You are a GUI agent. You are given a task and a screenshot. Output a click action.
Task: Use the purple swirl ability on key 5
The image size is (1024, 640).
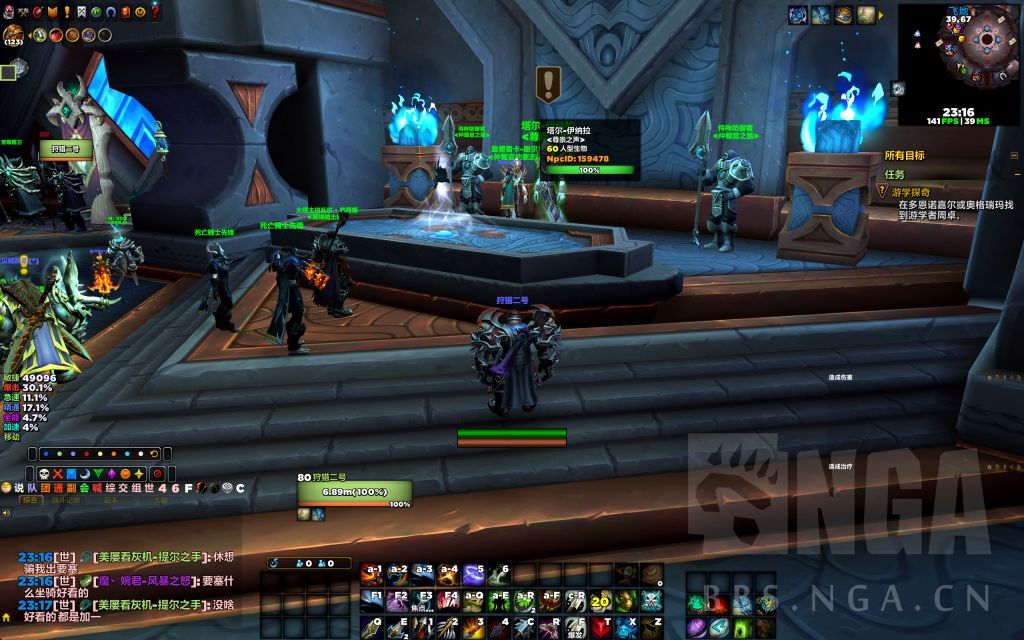click(474, 576)
